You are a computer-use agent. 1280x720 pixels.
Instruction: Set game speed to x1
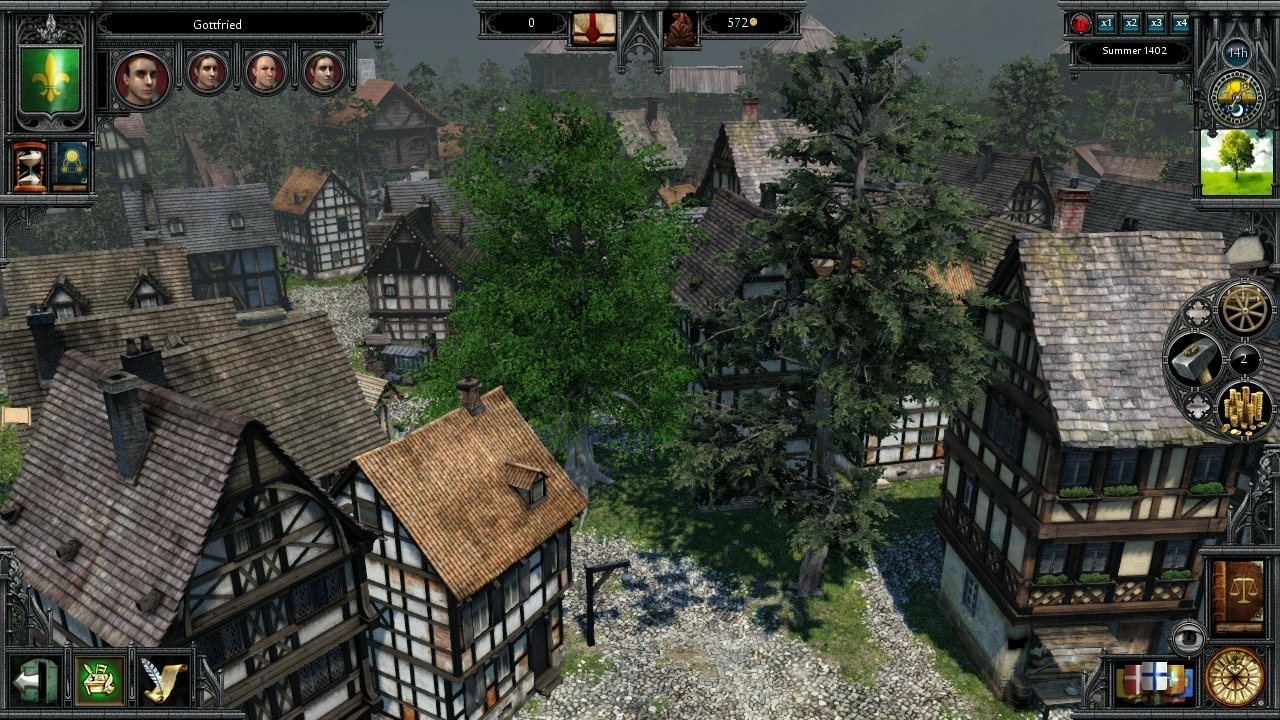tap(1106, 23)
